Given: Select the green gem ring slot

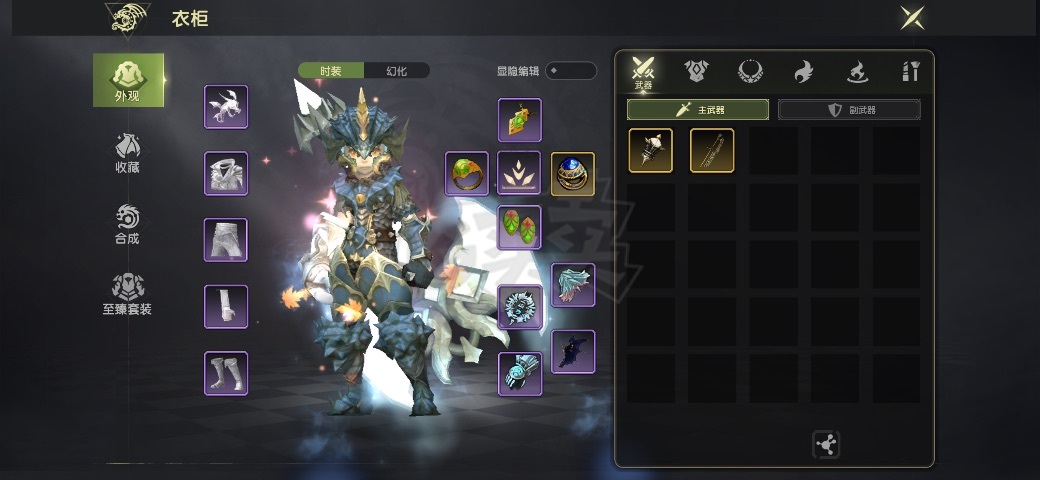Looking at the screenshot, I should pos(467,173).
